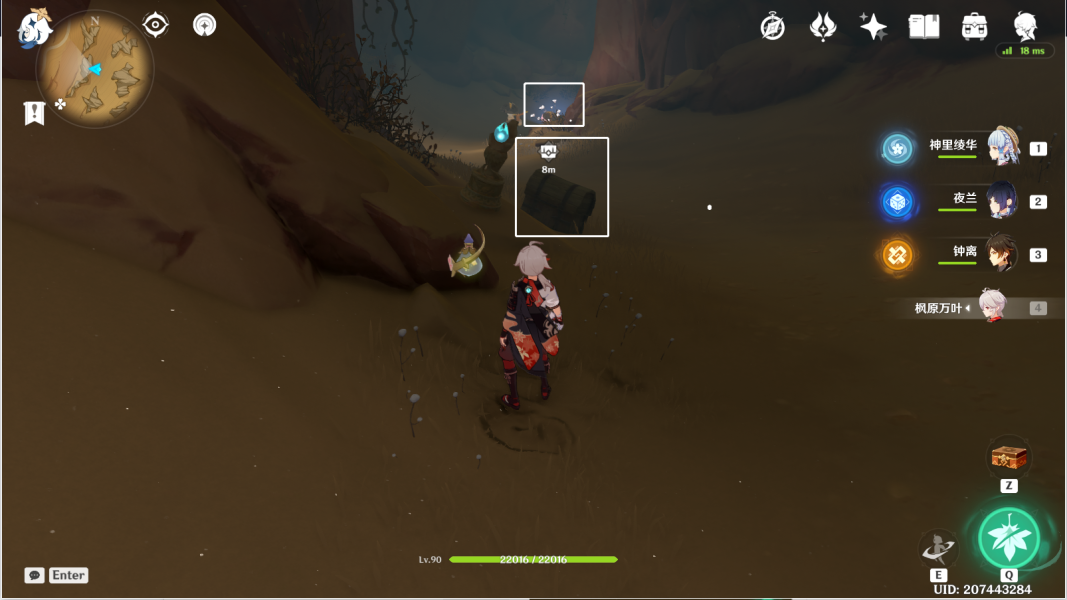
Task: Open the battle pass icon
Action: (x=823, y=27)
